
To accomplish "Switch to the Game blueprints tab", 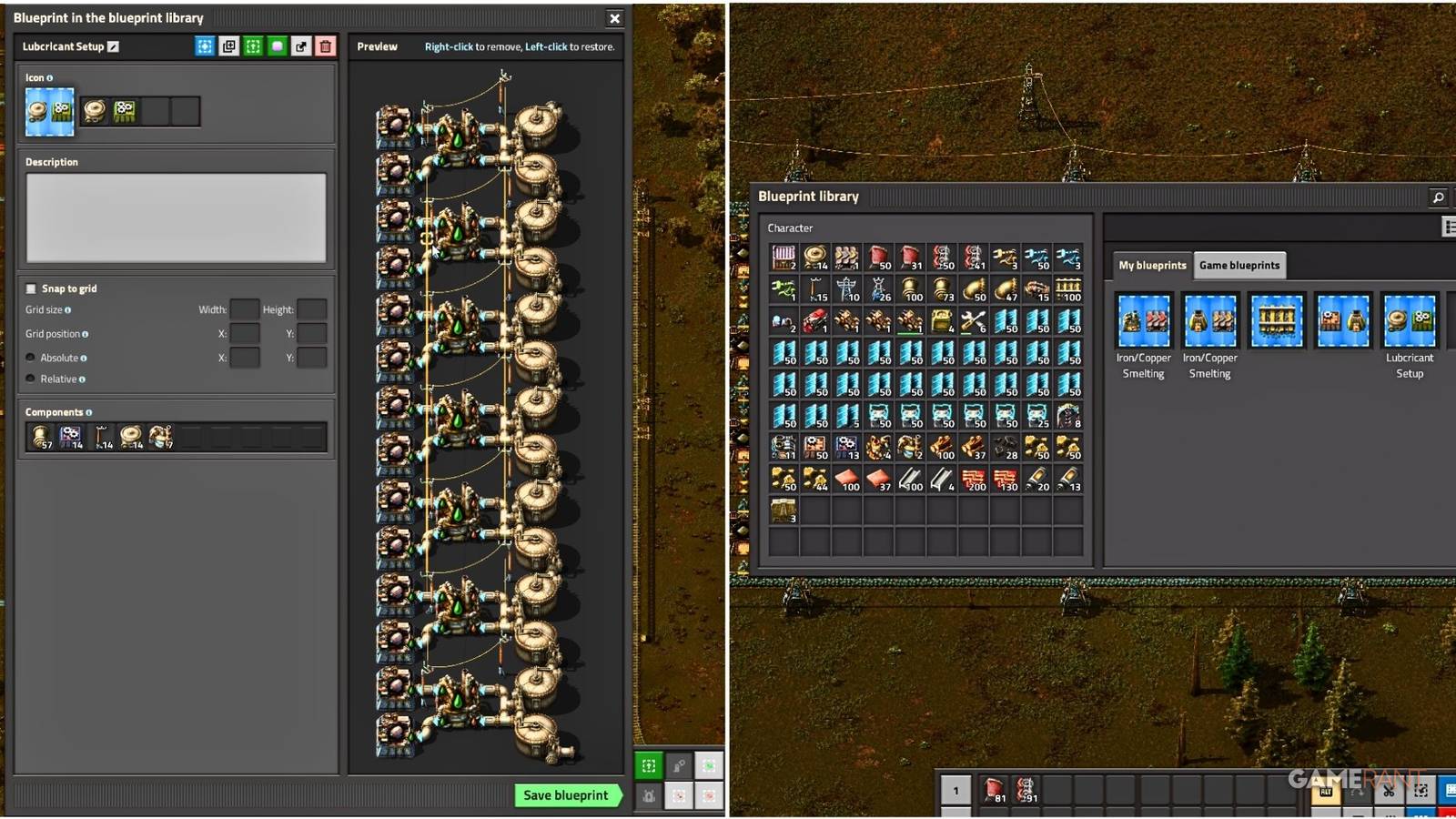I will point(1239,265).
